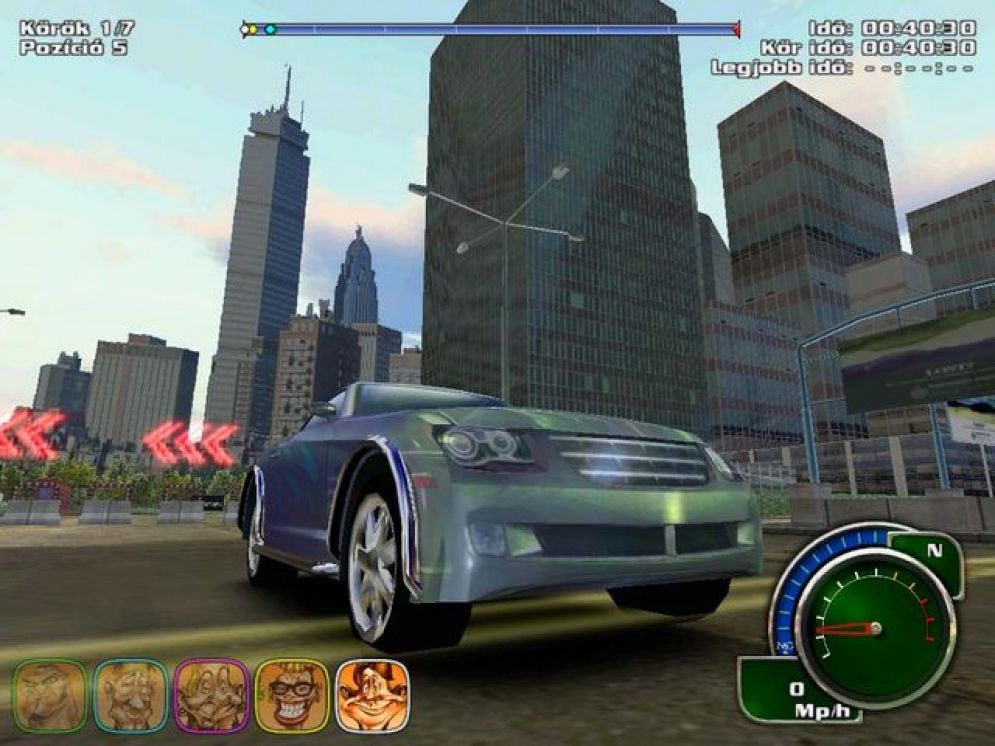Select the green-bordered racer portrait
The width and height of the screenshot is (995, 746).
coord(50,696)
